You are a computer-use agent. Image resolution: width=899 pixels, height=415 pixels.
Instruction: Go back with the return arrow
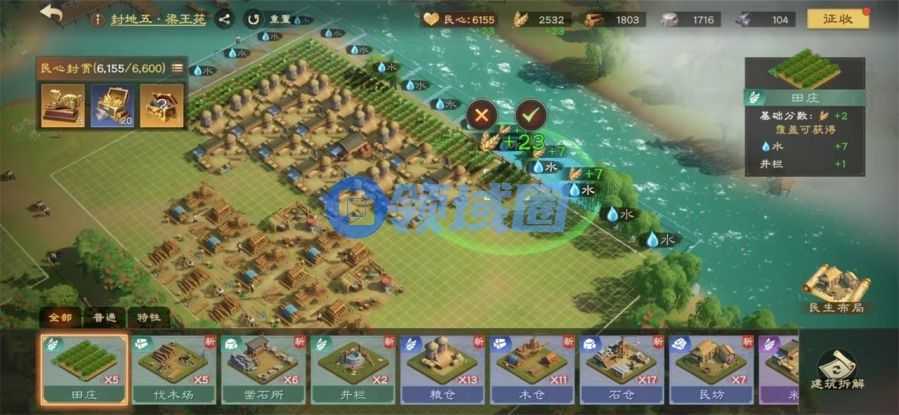tap(51, 15)
